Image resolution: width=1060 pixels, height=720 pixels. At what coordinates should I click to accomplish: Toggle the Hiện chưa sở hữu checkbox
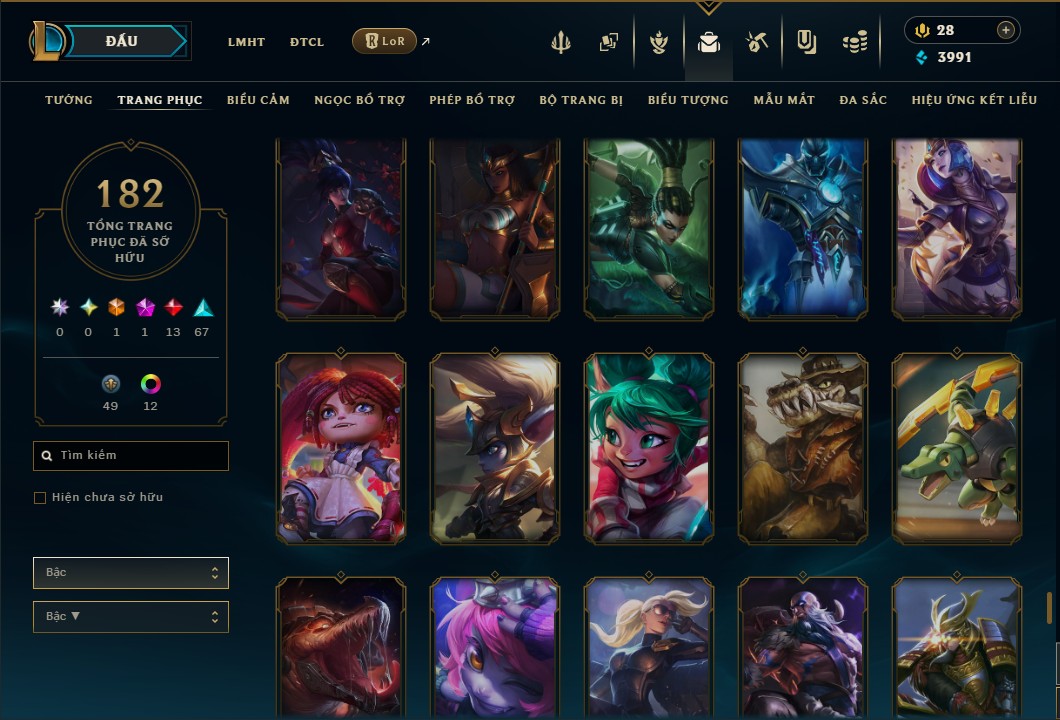pos(40,498)
